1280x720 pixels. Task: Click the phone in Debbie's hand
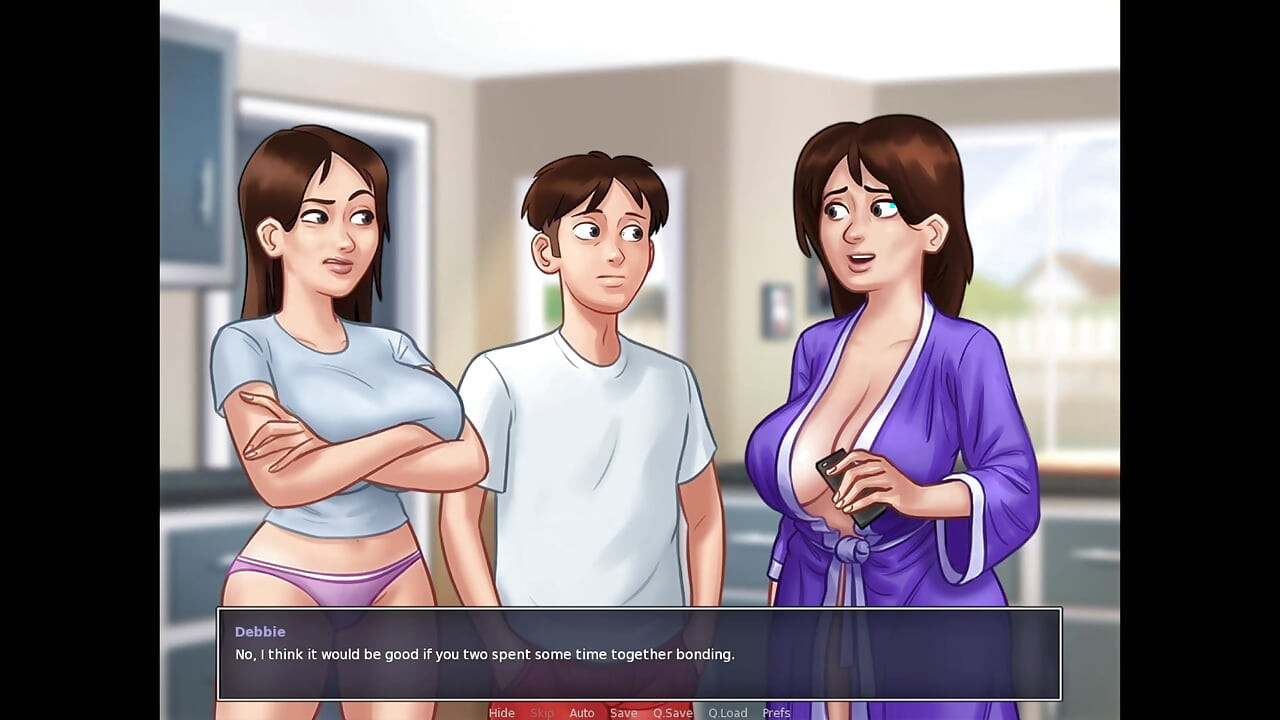pos(848,485)
